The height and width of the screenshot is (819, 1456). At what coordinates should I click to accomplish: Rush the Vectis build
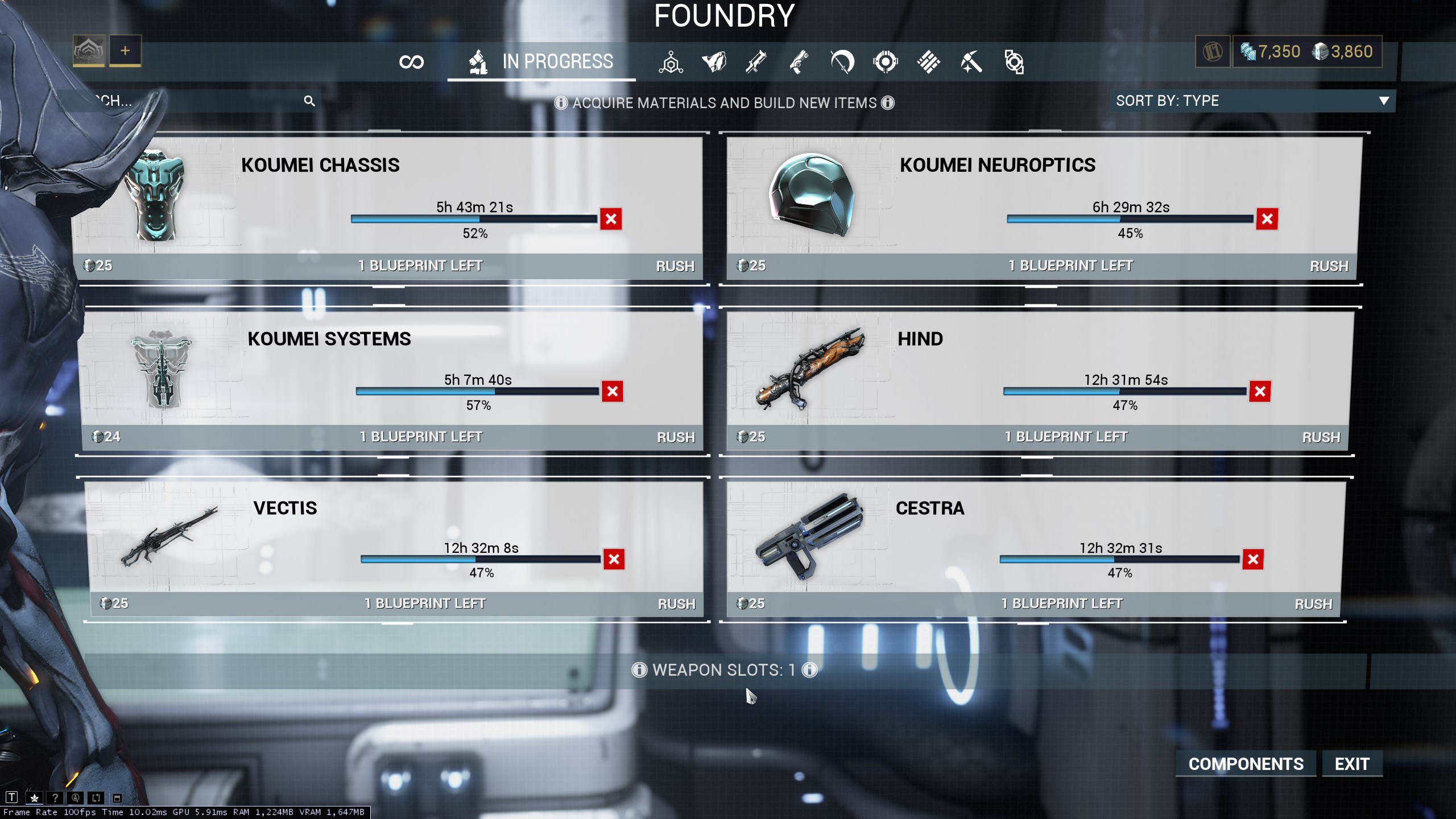[676, 604]
